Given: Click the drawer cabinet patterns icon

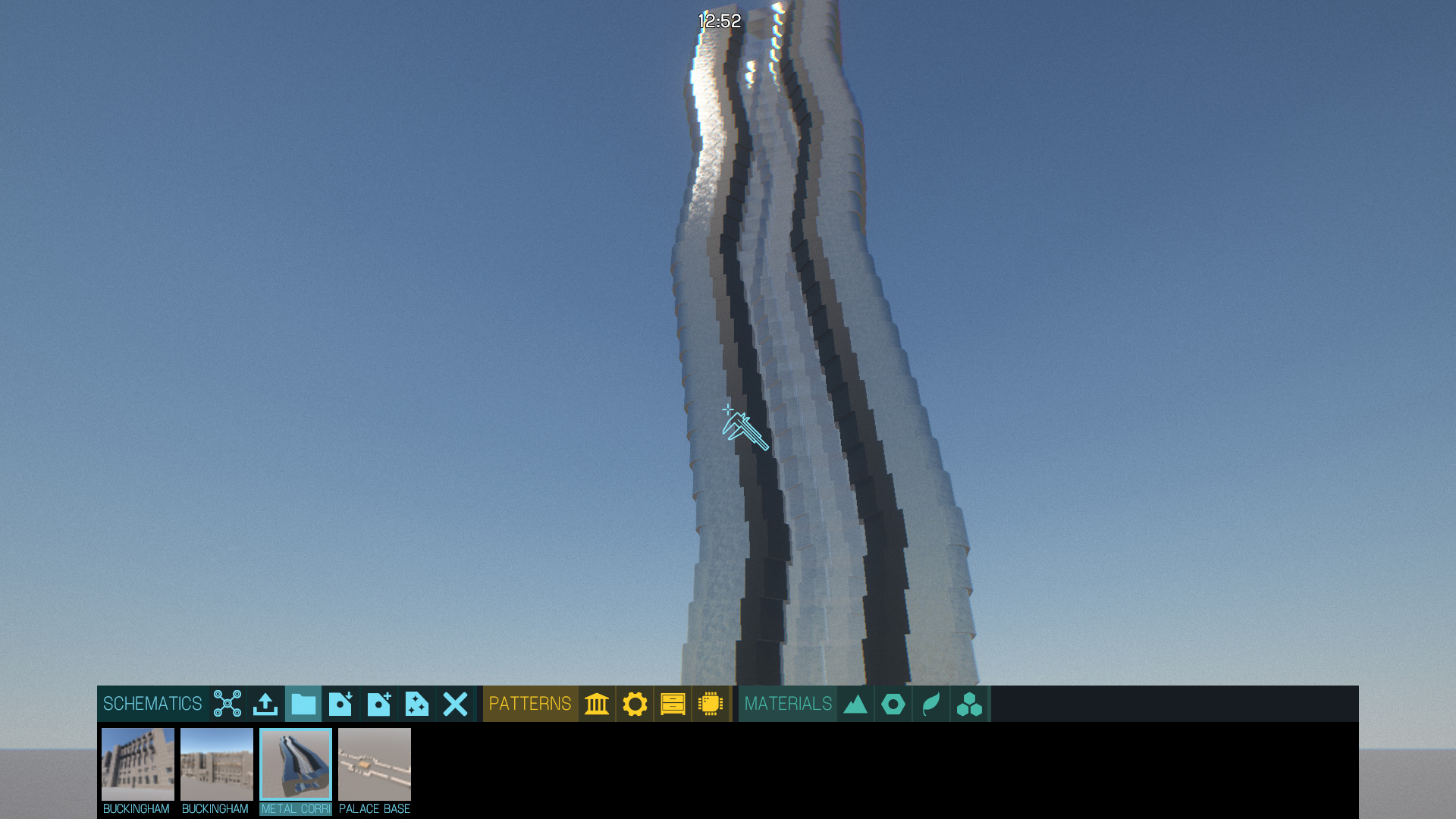Looking at the screenshot, I should pos(673,704).
